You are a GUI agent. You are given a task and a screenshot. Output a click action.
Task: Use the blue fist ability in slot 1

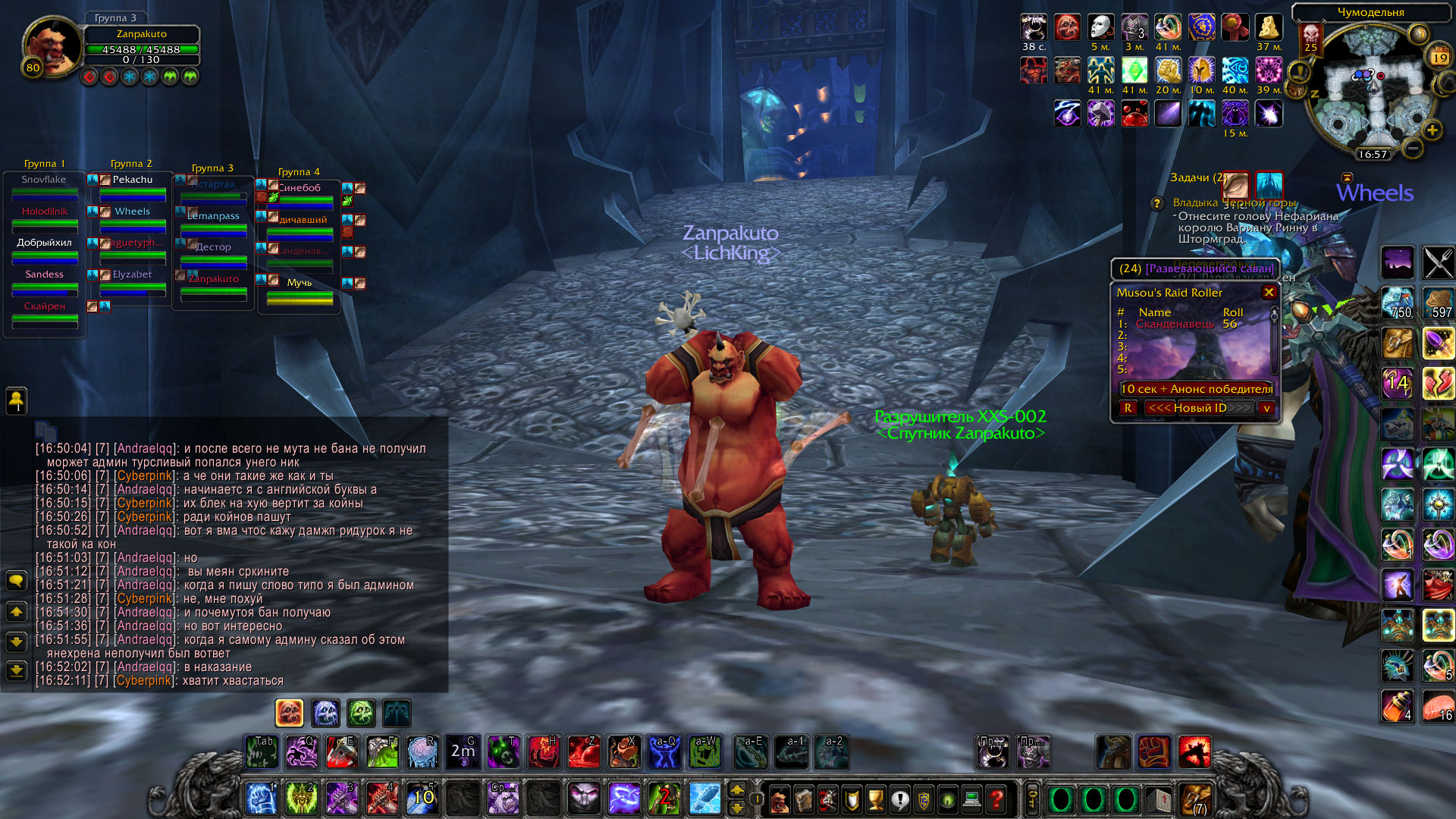pos(261,799)
